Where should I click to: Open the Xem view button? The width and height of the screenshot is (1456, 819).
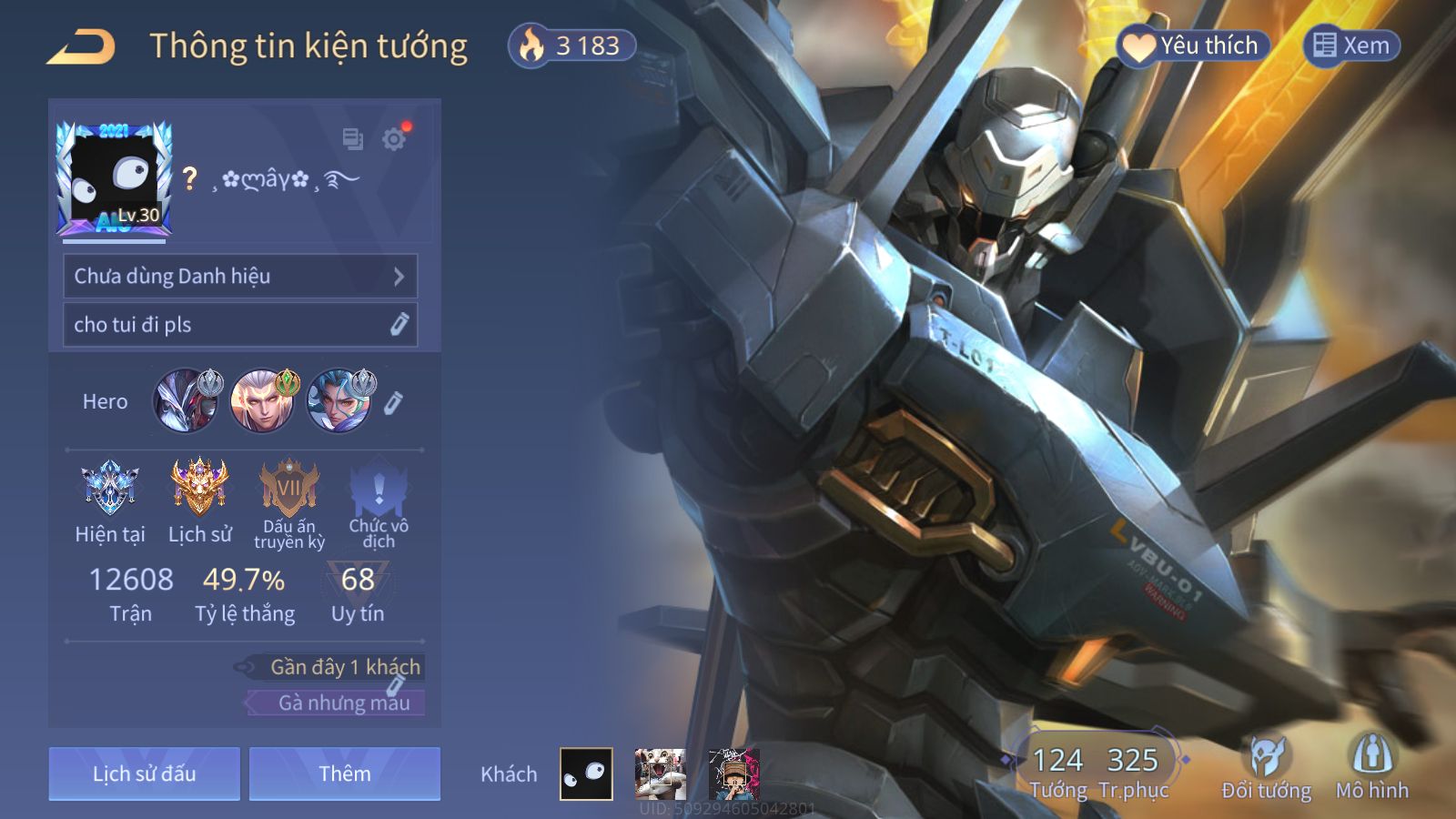pyautogui.click(x=1352, y=45)
